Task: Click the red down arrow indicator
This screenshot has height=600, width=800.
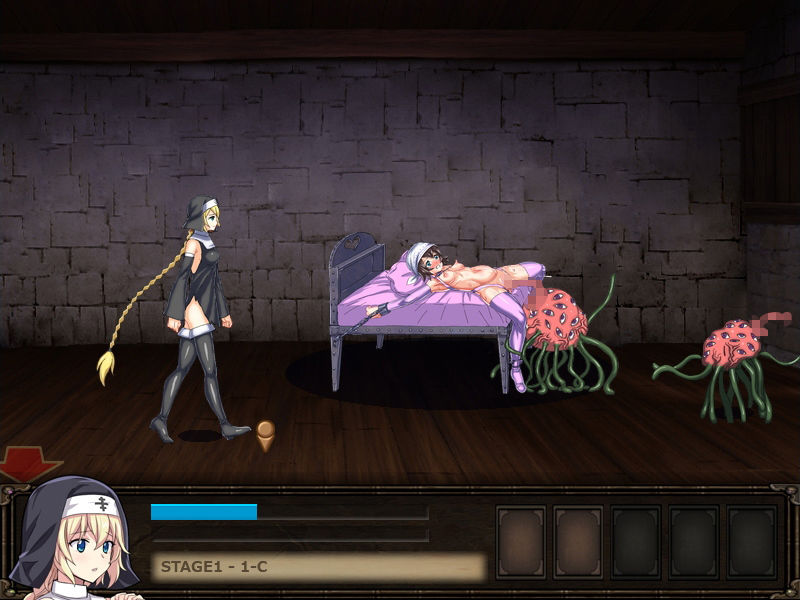Action: point(28,463)
